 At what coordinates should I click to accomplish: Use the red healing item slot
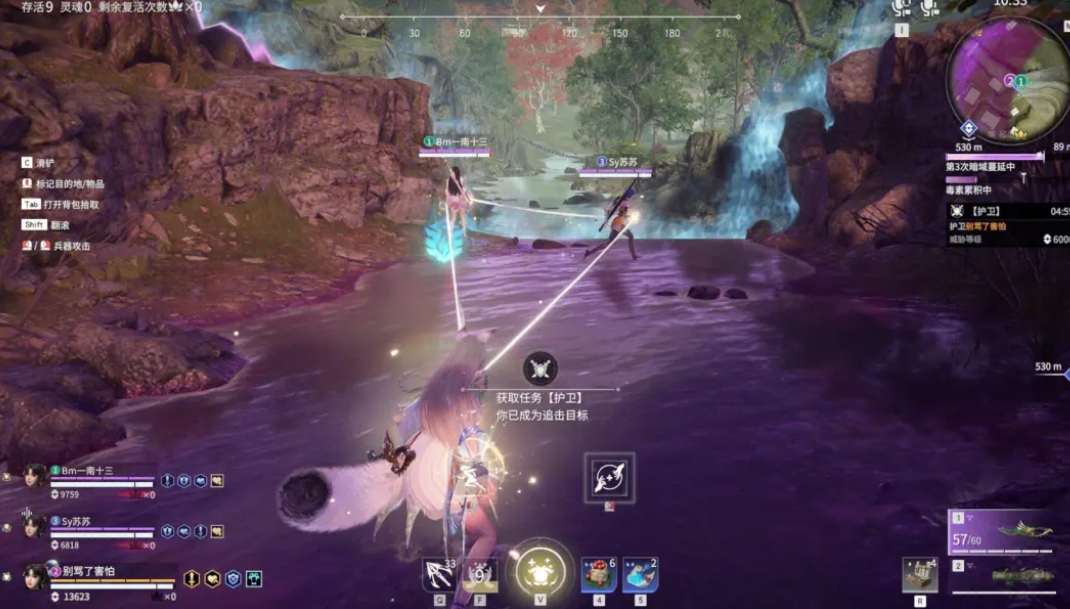tap(599, 575)
